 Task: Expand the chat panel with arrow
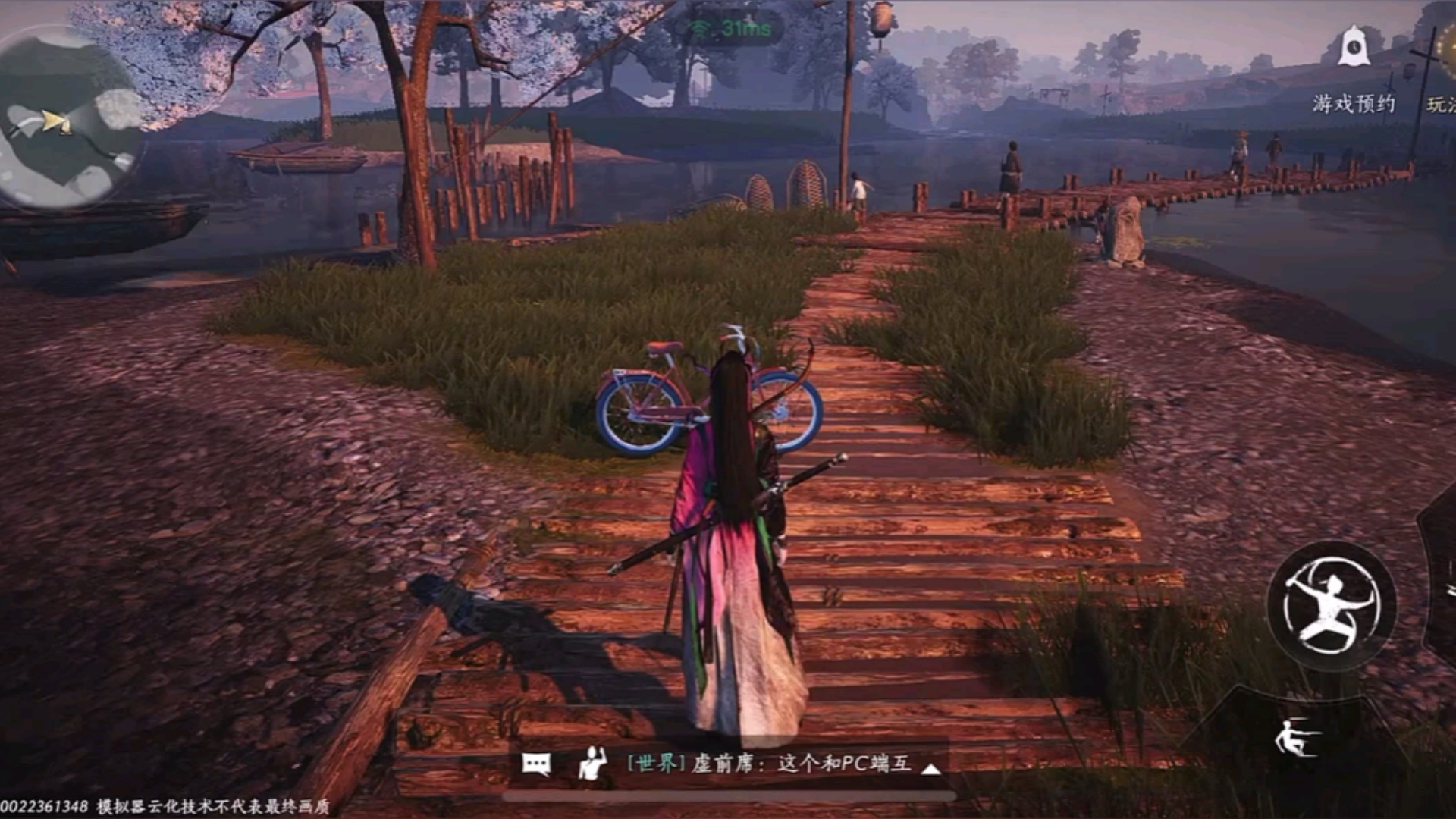931,768
